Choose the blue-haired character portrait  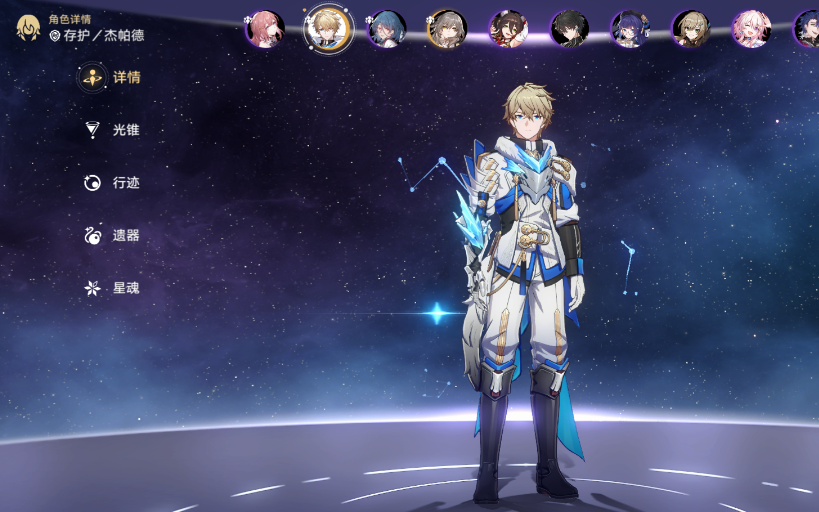click(x=386, y=29)
